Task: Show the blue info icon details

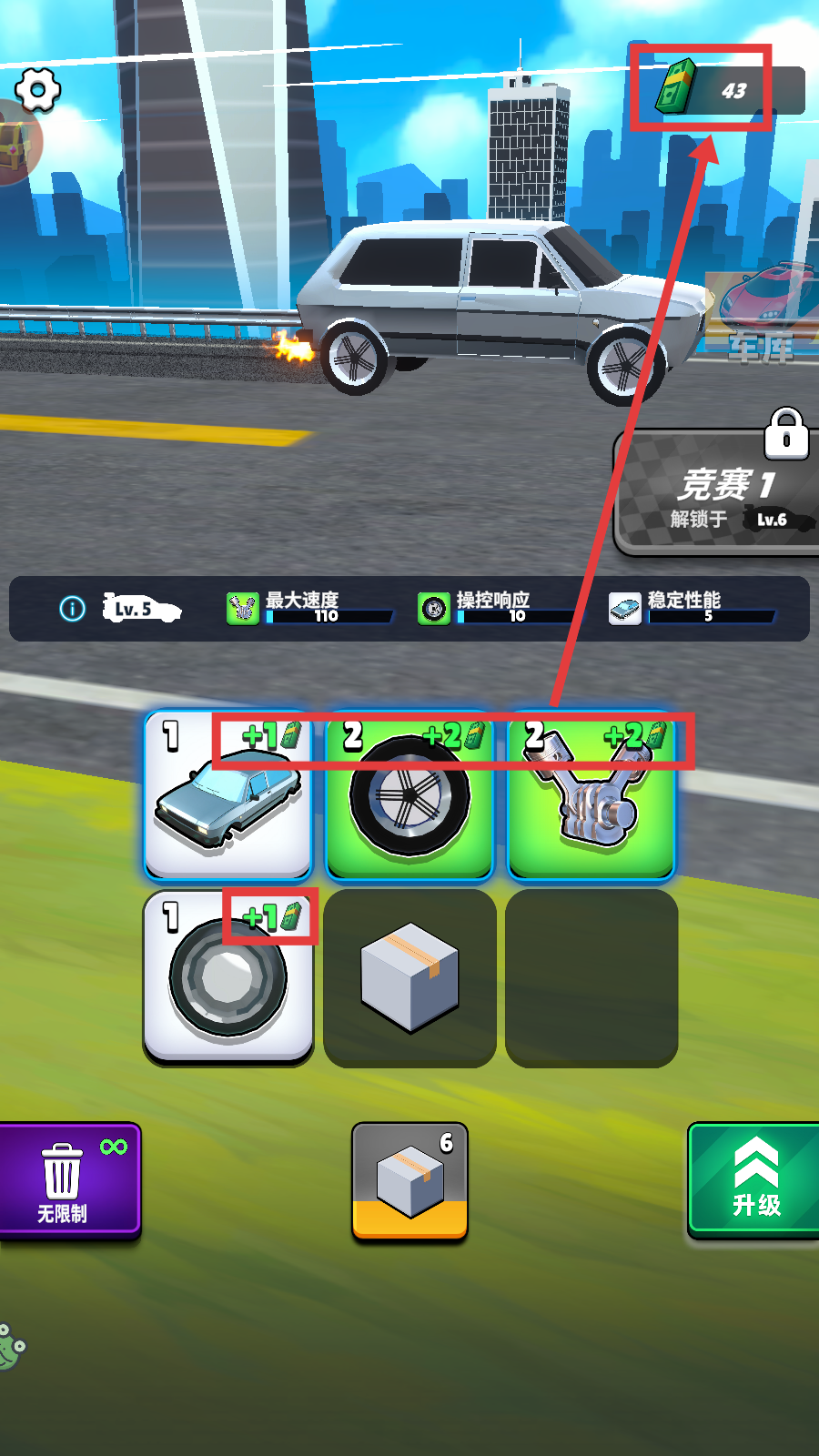Action: [73, 609]
